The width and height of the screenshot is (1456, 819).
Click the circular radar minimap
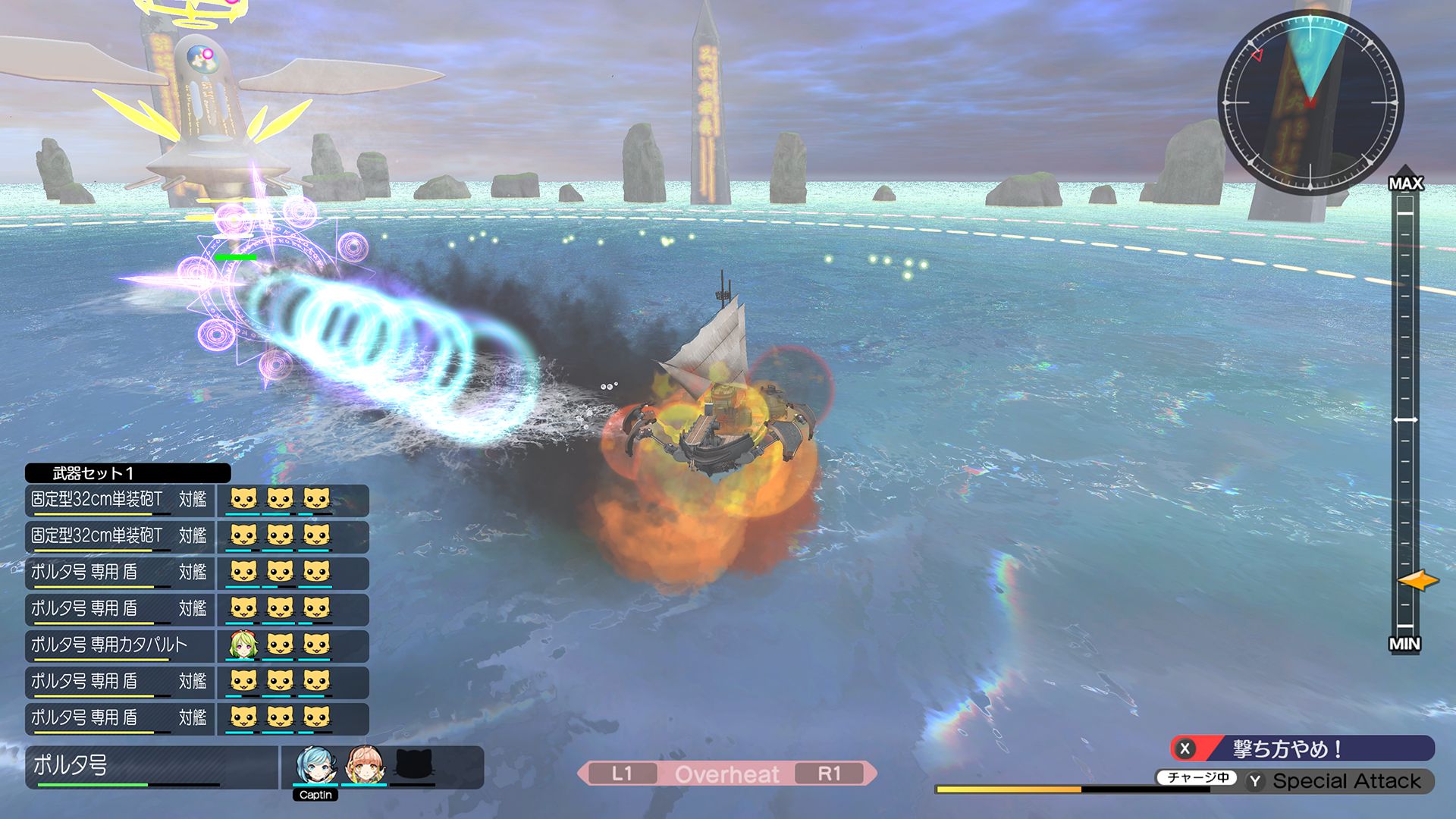click(1310, 102)
